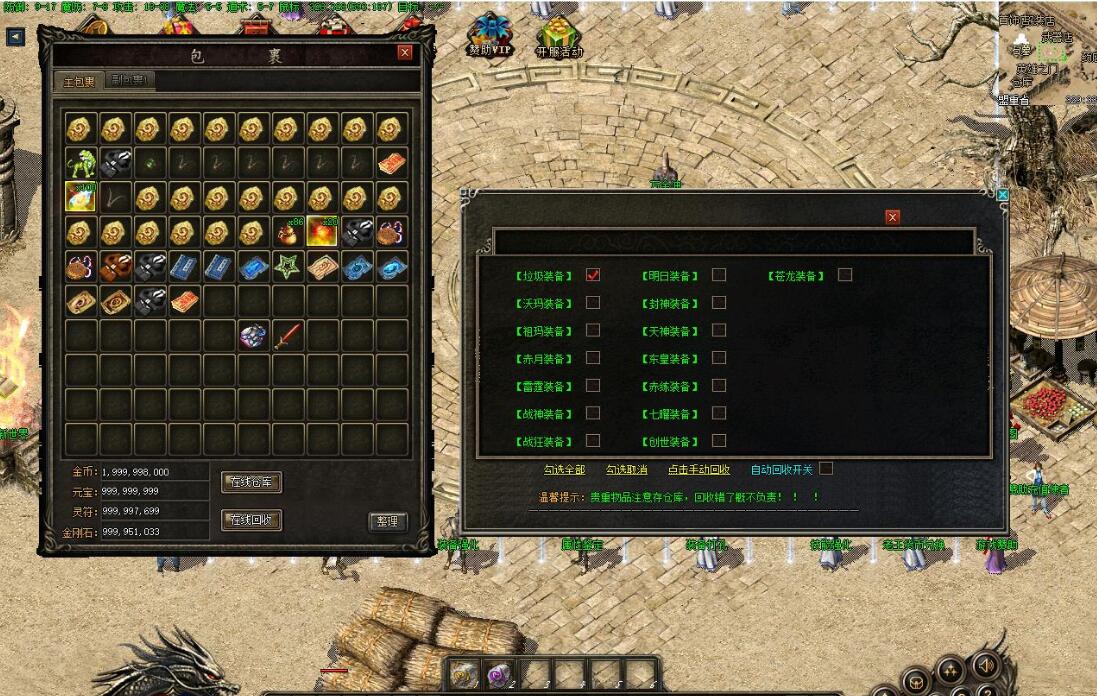Click the 勾选取消 deselect link
1097x696 pixels.
tap(626, 469)
